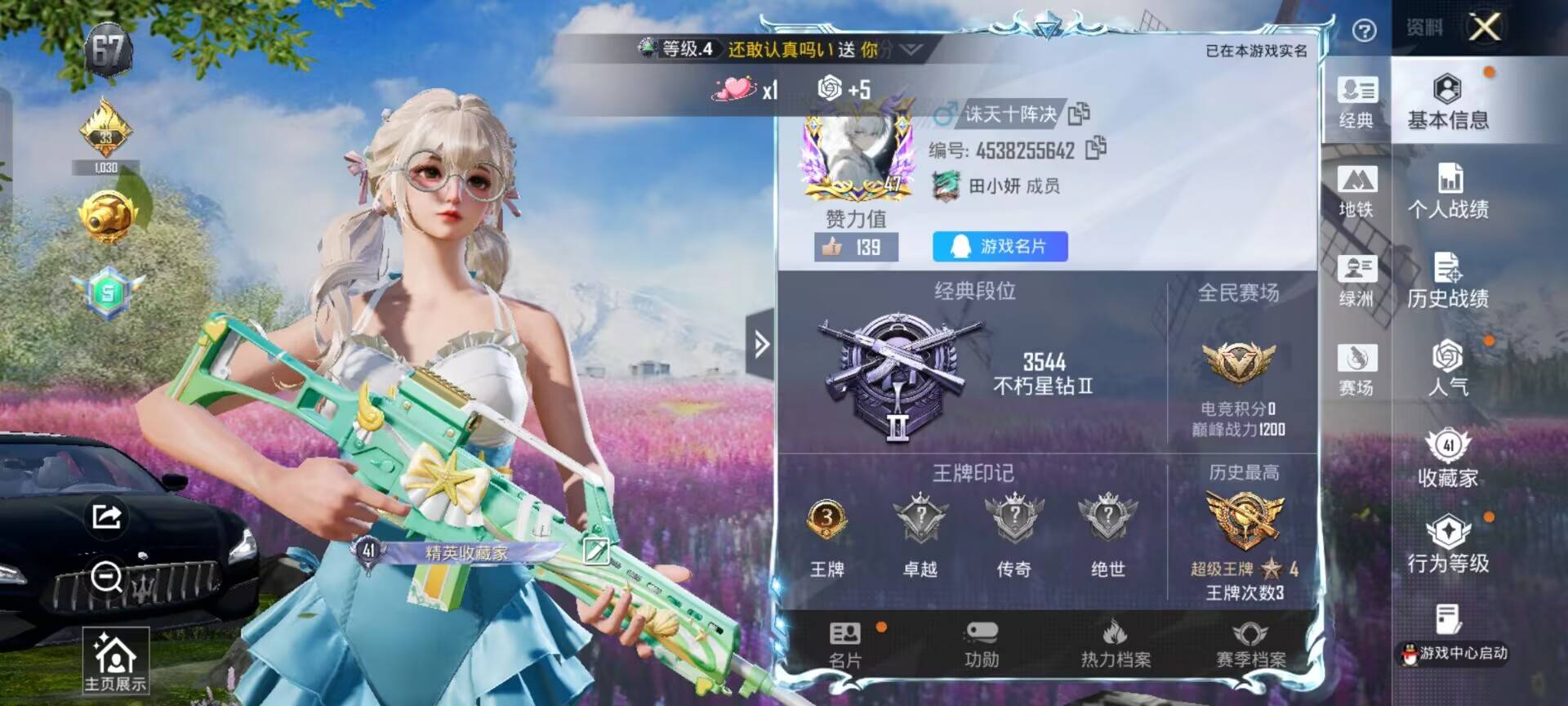Open the 功勋 merit tab
1568x706 pixels.
(981, 645)
